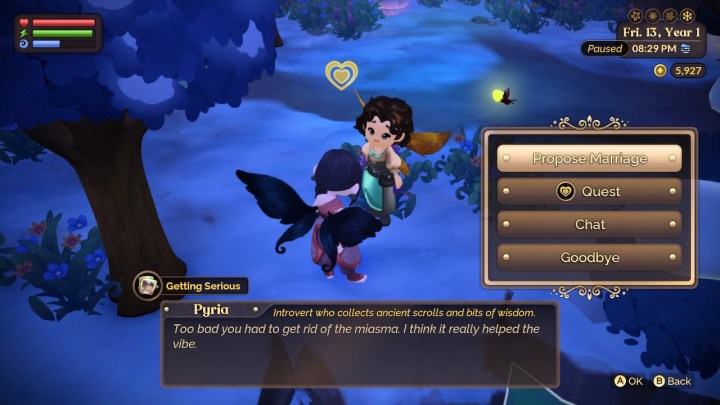Choose the Propose Marriage option
720x405 pixels.
point(590,158)
